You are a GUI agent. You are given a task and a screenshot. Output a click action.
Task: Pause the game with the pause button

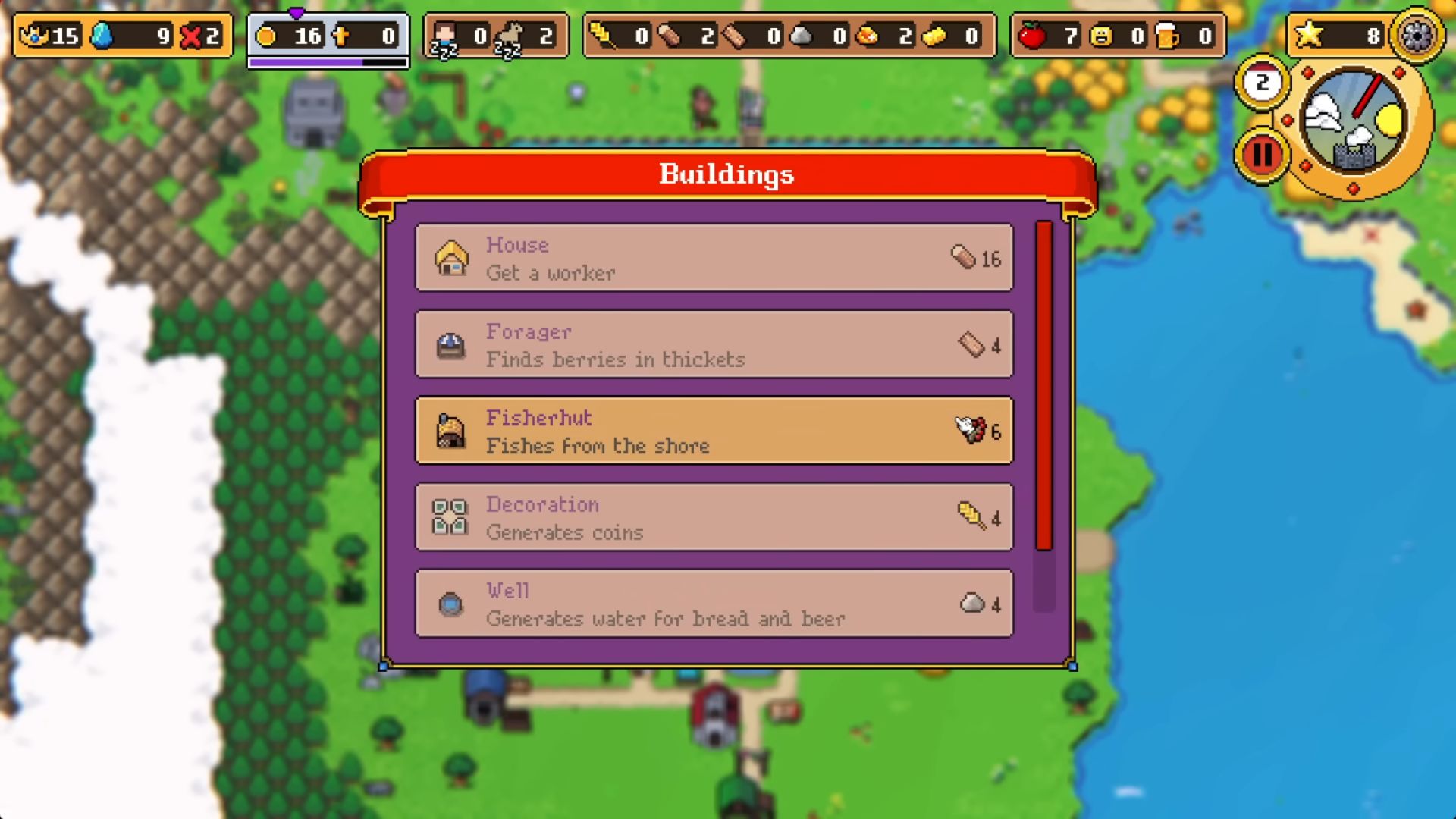pos(1261,153)
